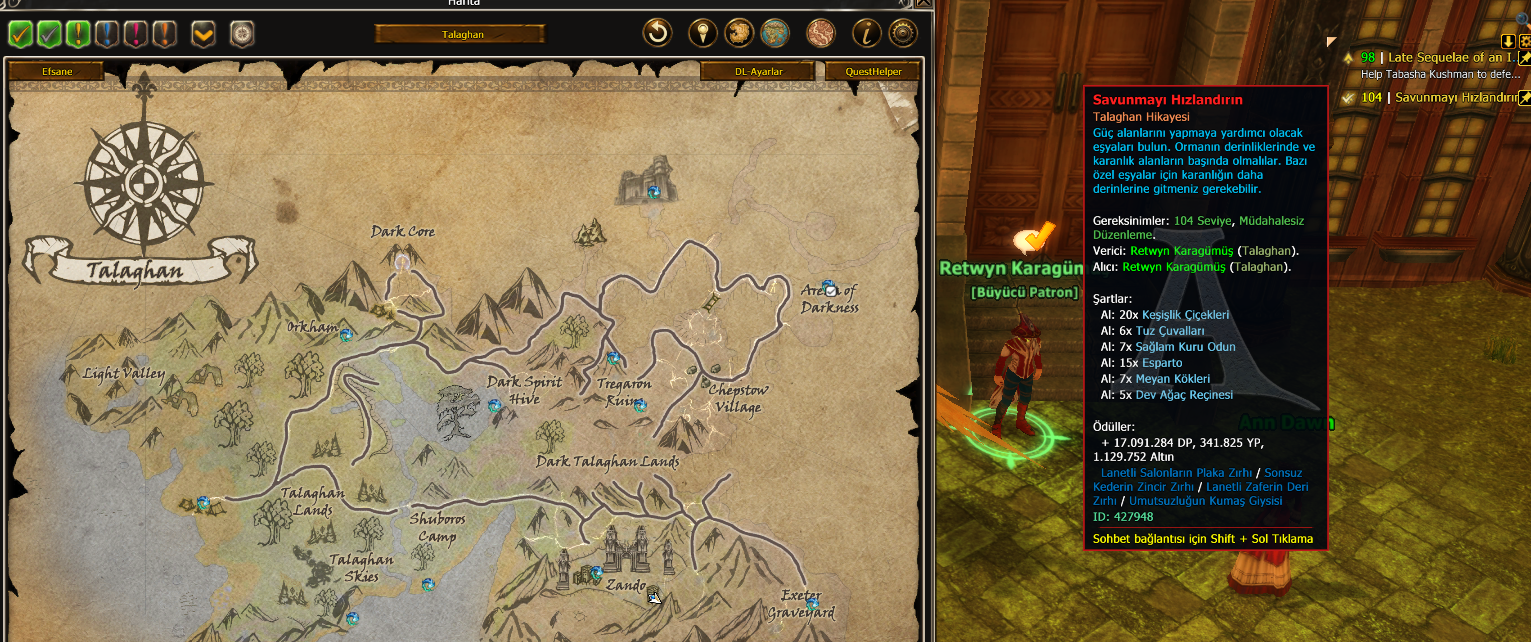Toggle the orange exclamation quest filter
This screenshot has width=1531, height=642.
pyautogui.click(x=165, y=34)
